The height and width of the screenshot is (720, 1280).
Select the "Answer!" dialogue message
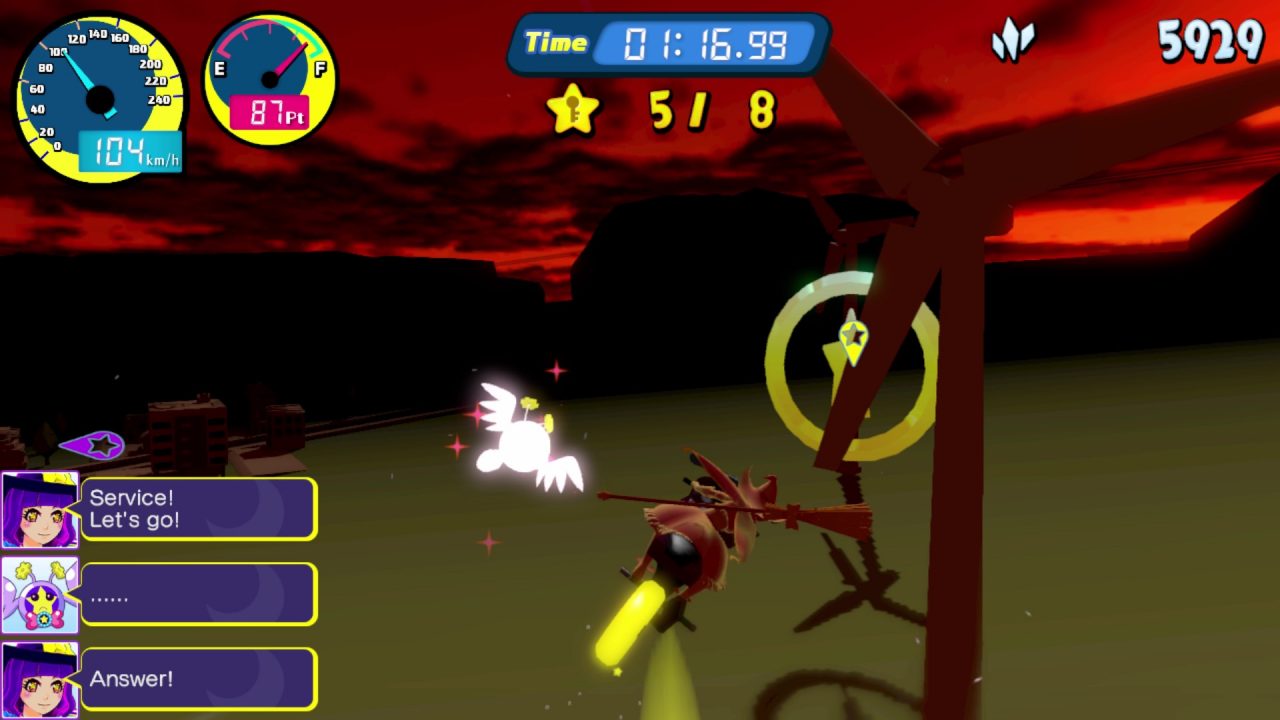pyautogui.click(x=199, y=679)
